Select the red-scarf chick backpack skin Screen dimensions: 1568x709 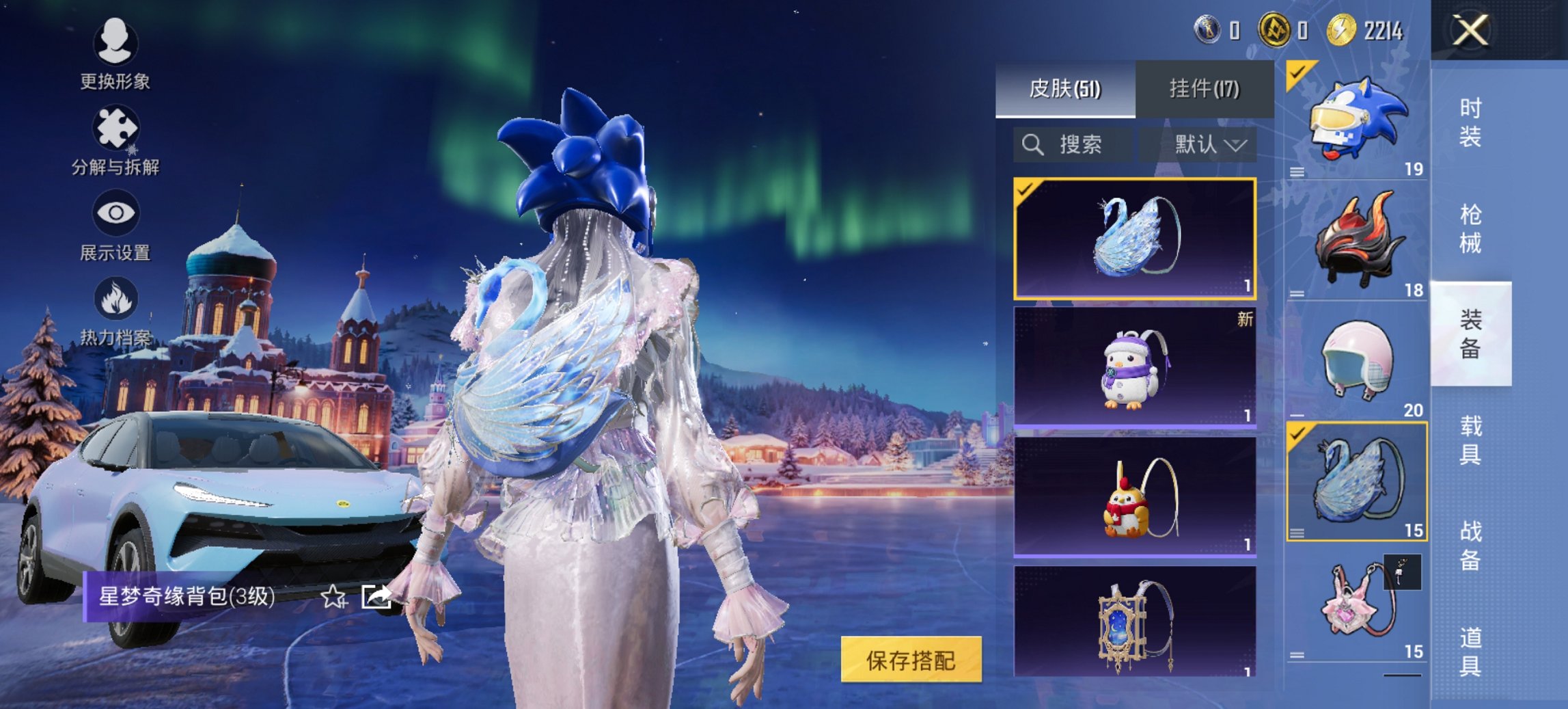(1134, 497)
